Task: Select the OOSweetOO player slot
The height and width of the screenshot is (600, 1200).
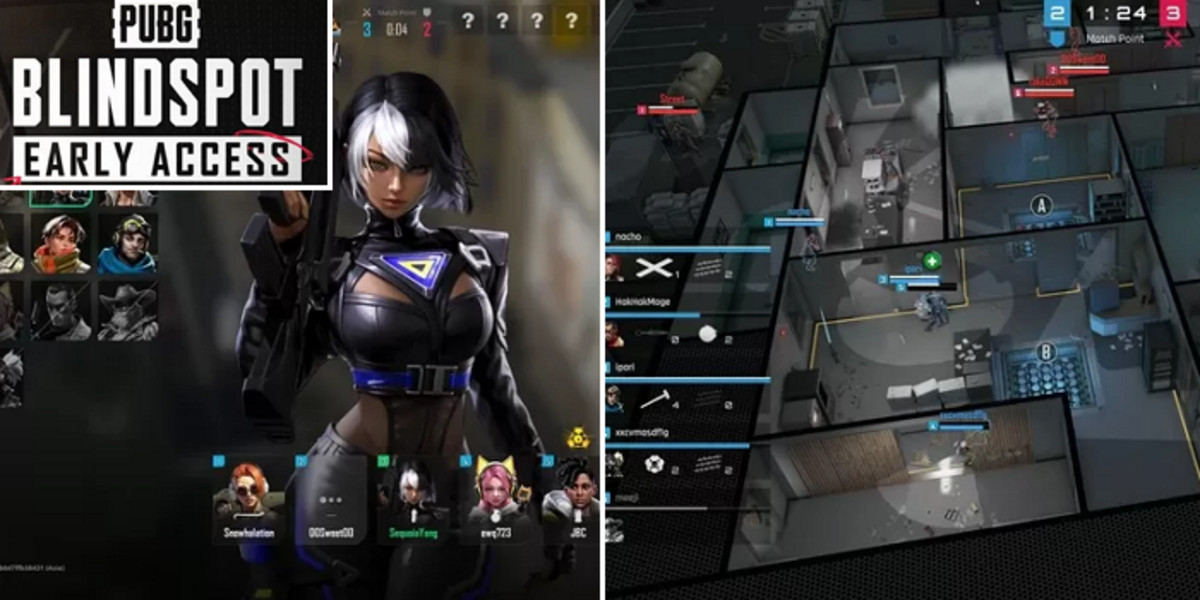Action: pos(331,500)
